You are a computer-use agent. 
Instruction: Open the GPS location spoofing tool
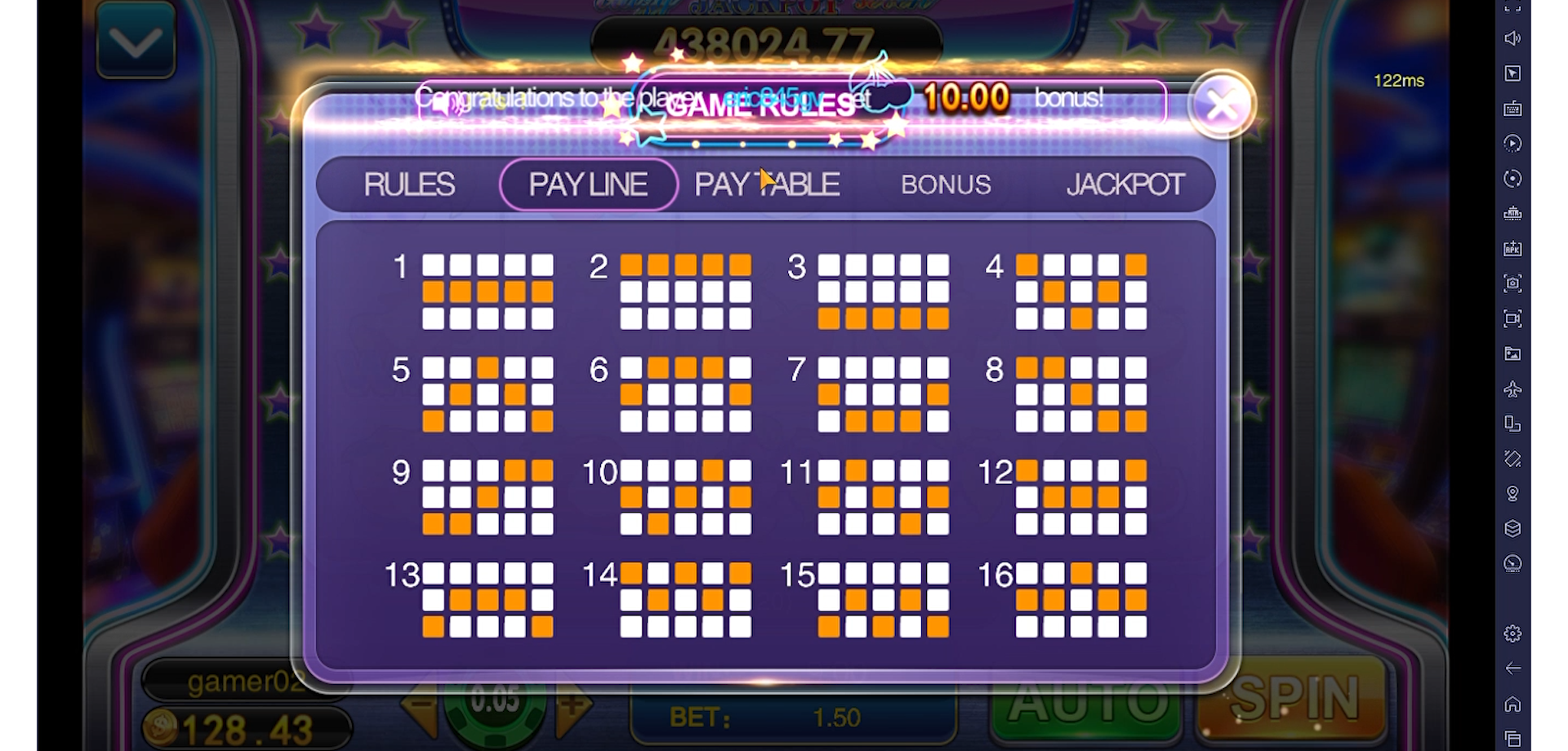pyautogui.click(x=1513, y=493)
